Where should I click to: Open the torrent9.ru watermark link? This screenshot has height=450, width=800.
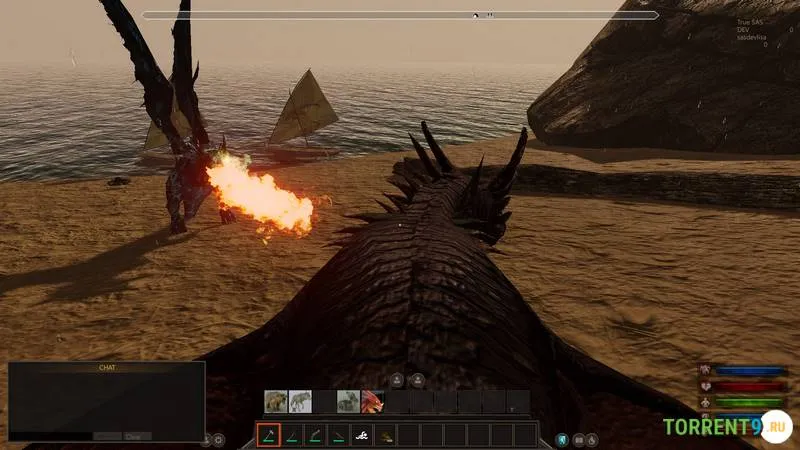[x=727, y=427]
